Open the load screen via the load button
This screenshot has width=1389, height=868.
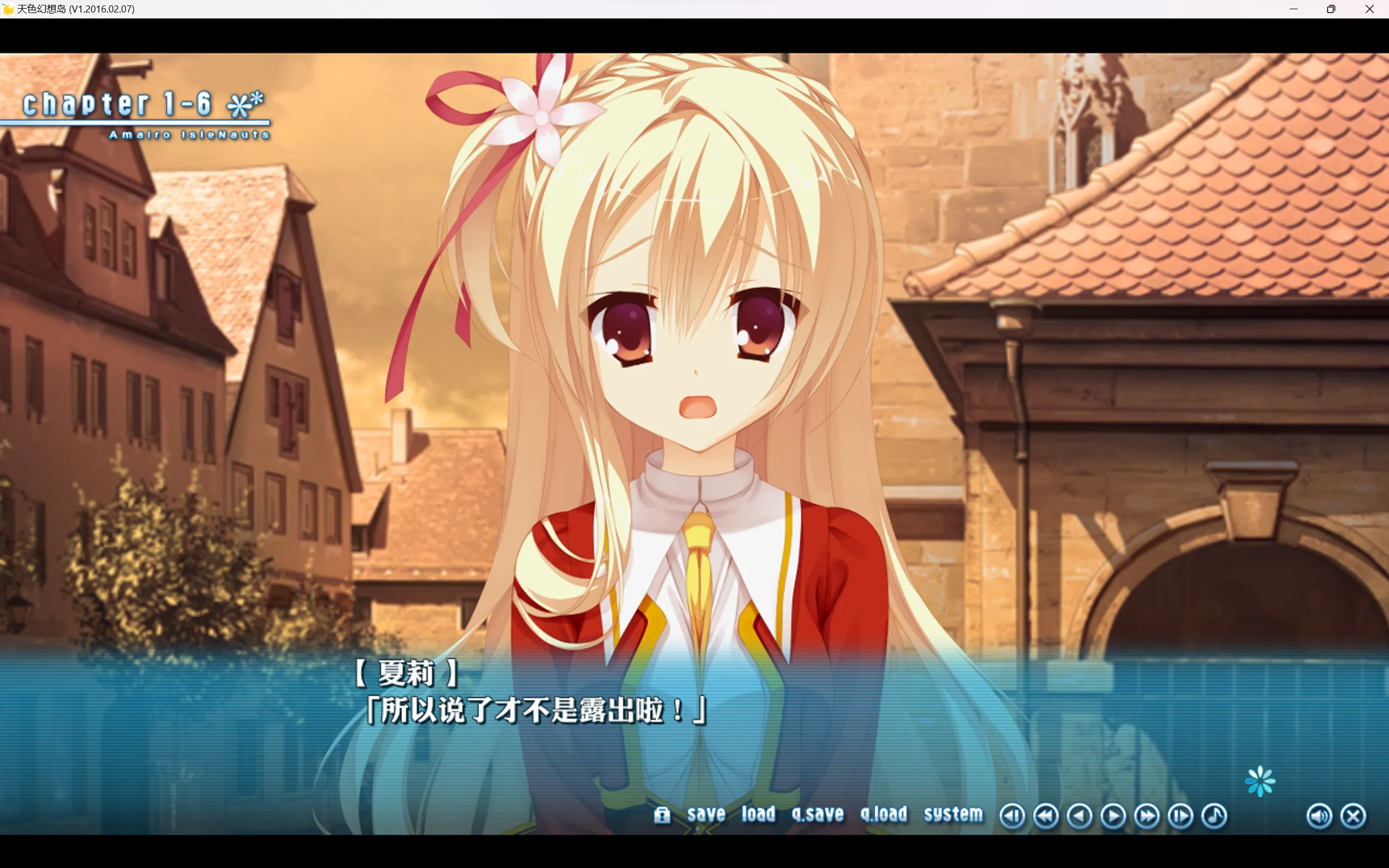point(758,814)
